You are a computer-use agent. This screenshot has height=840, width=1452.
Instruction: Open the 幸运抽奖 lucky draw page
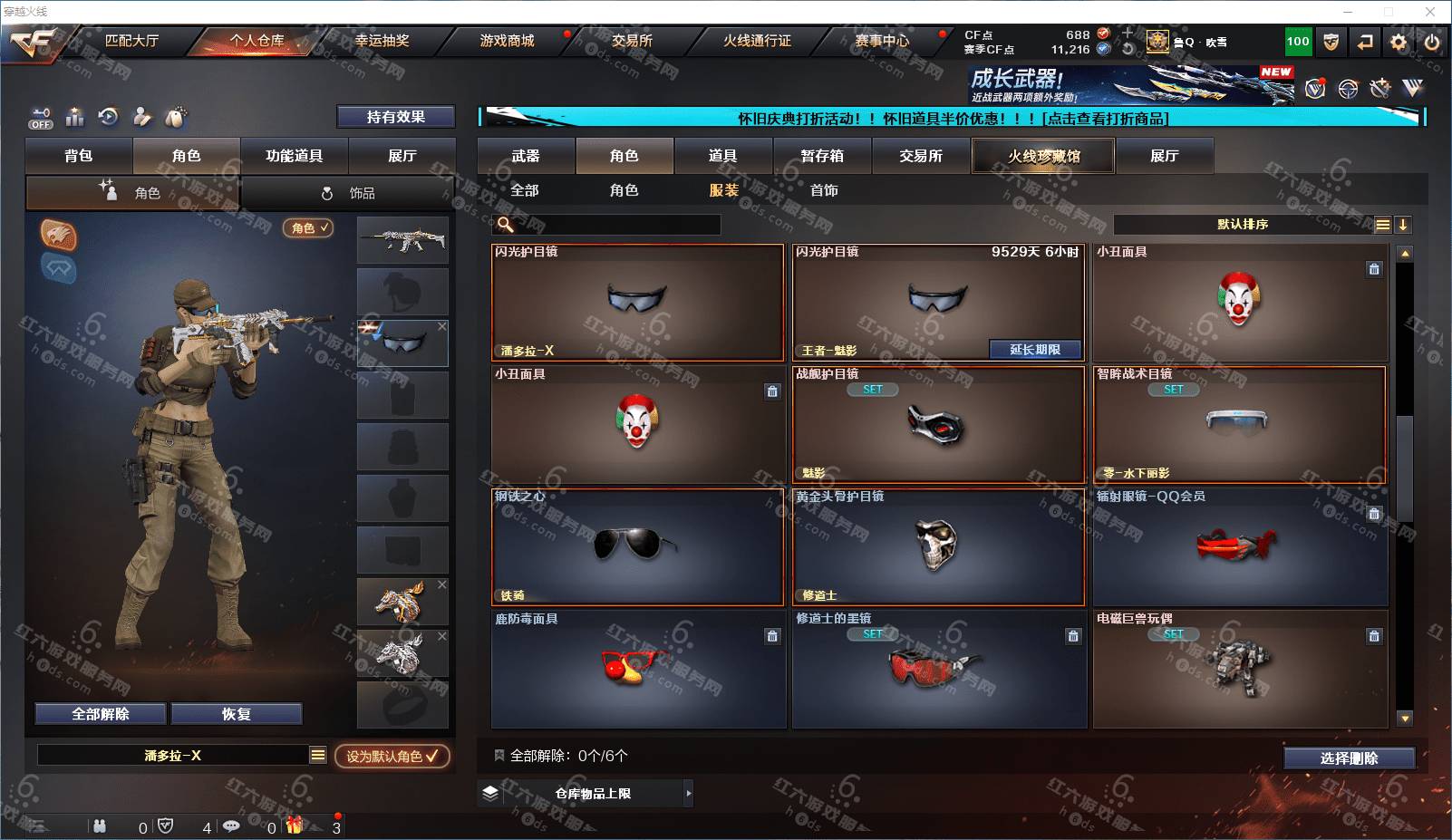click(x=382, y=41)
